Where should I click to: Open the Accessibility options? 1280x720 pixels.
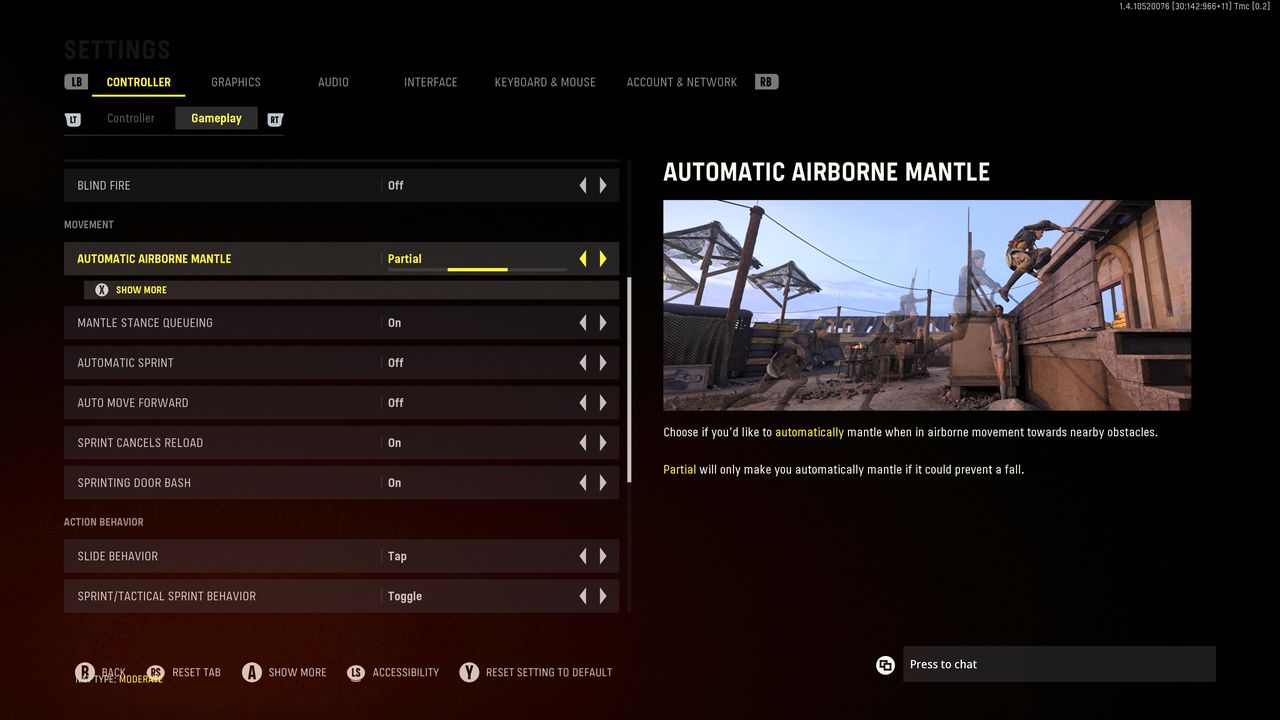(405, 672)
